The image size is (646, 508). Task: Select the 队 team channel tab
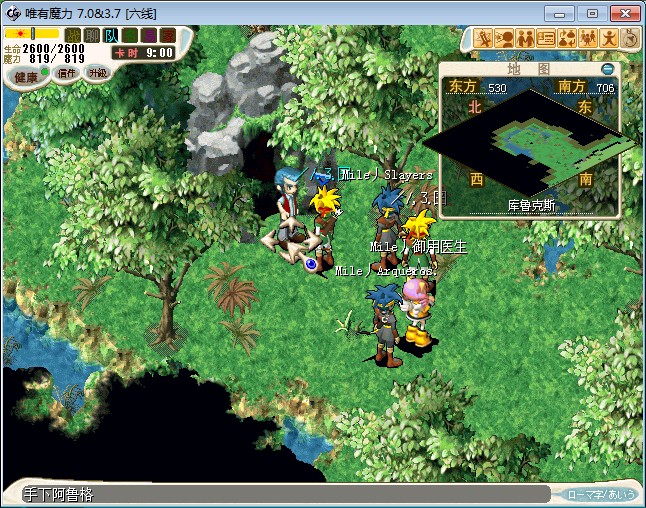111,35
